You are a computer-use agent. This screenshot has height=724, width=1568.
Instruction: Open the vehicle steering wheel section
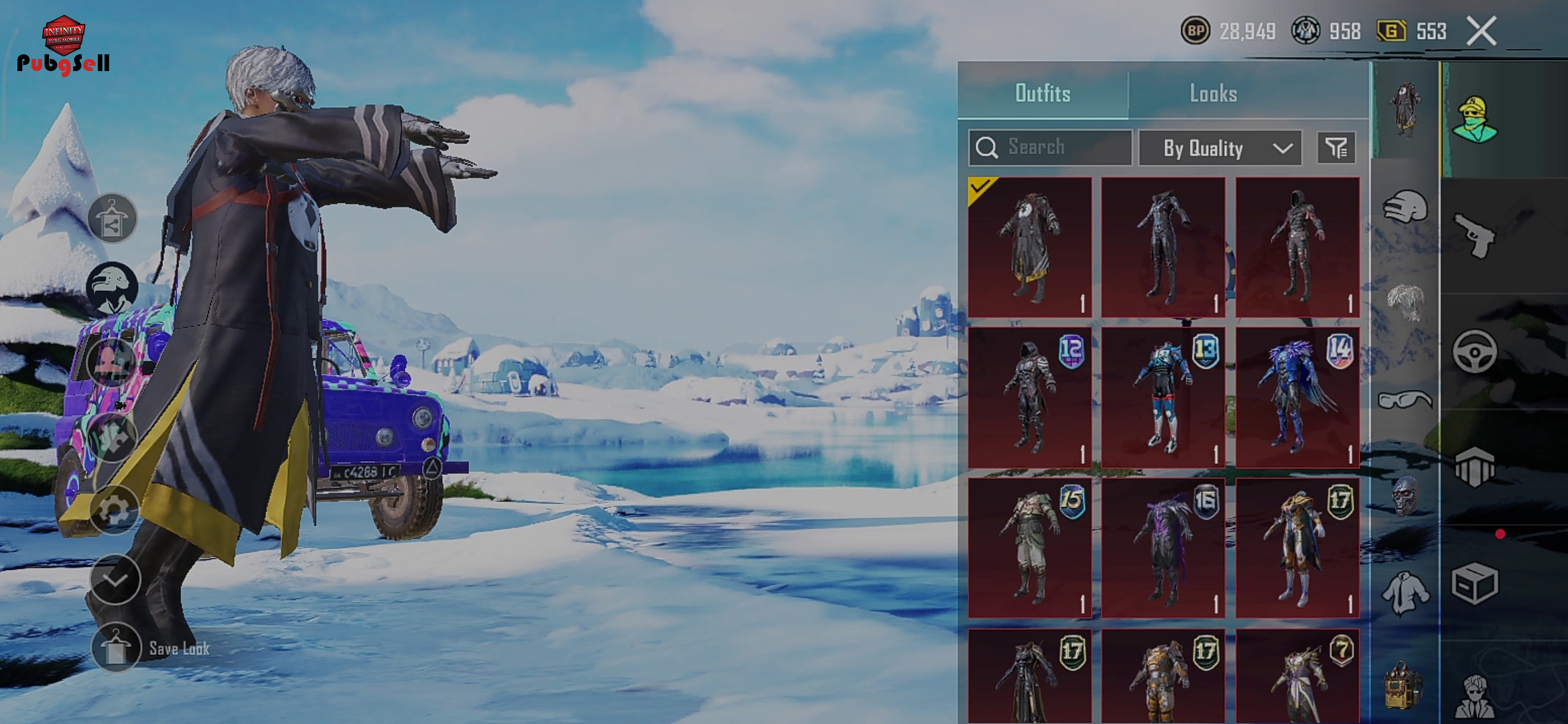pyautogui.click(x=1475, y=352)
